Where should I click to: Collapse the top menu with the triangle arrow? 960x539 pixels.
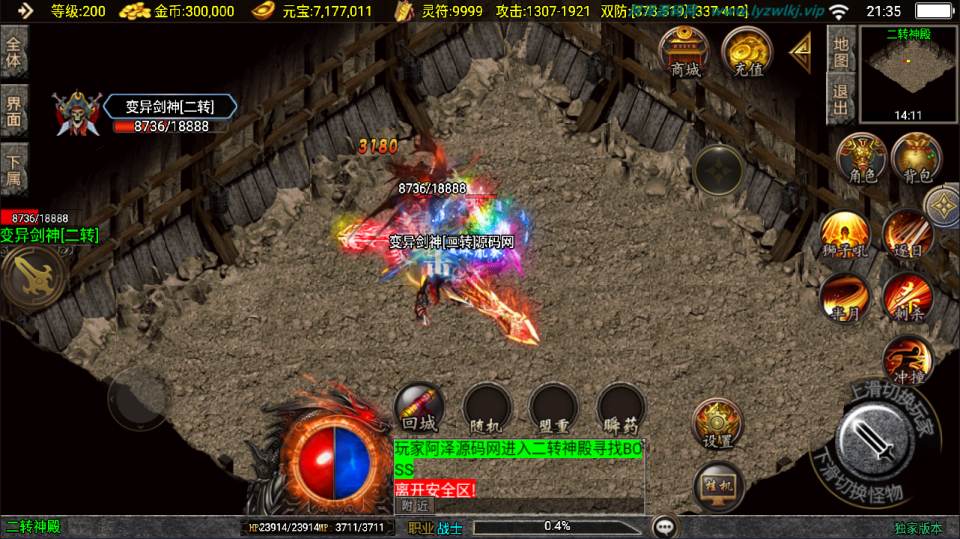pos(800,50)
